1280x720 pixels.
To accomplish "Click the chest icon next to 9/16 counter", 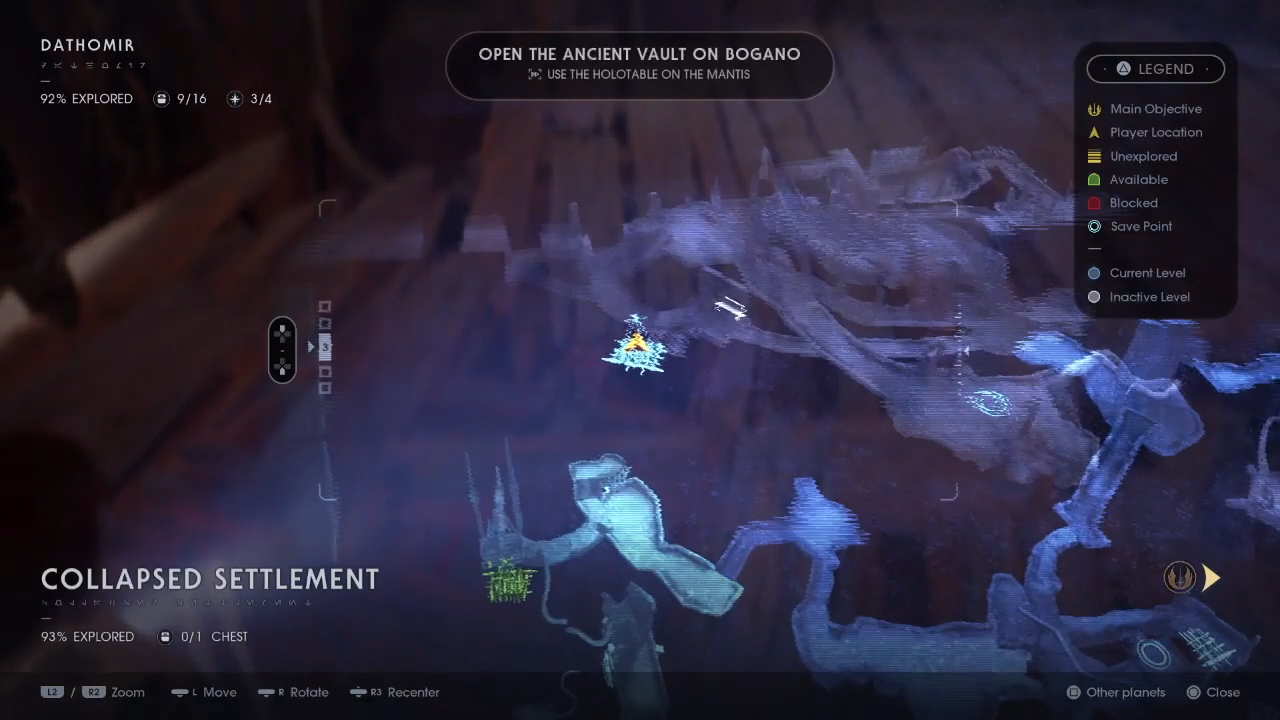I will [162, 99].
